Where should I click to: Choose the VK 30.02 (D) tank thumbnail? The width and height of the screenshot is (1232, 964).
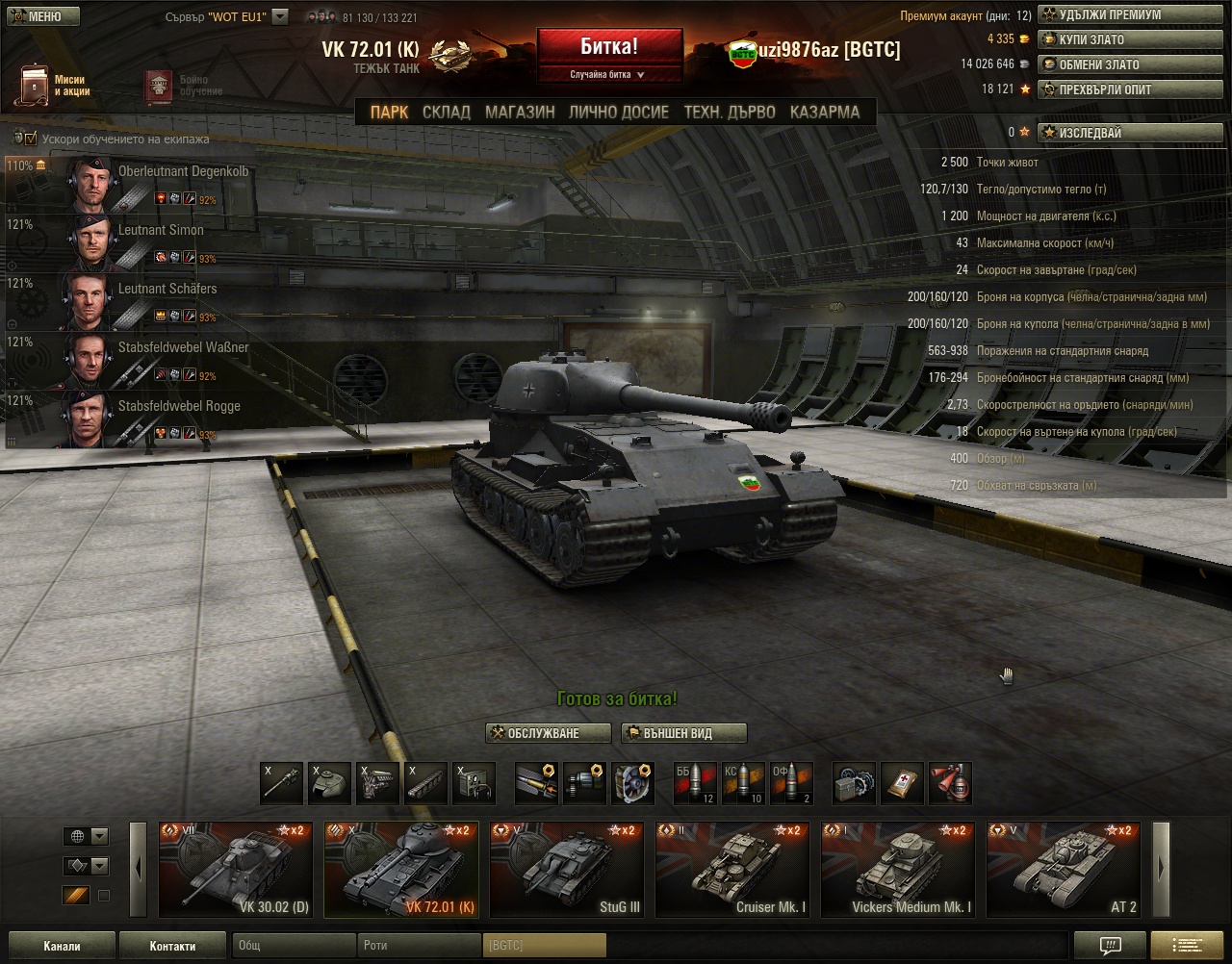pyautogui.click(x=235, y=869)
